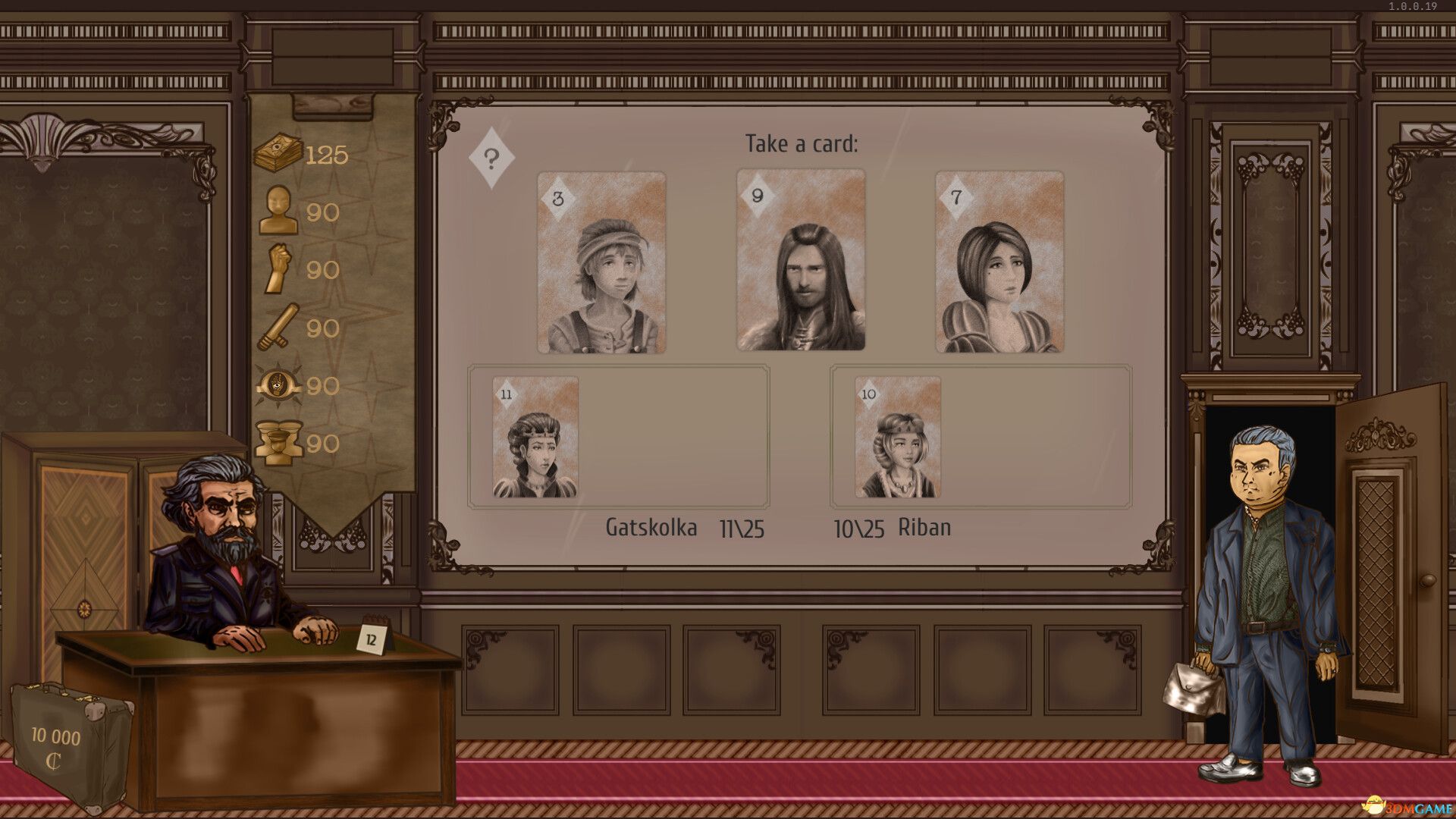
Task: Take the card numbered 3
Action: click(x=600, y=264)
